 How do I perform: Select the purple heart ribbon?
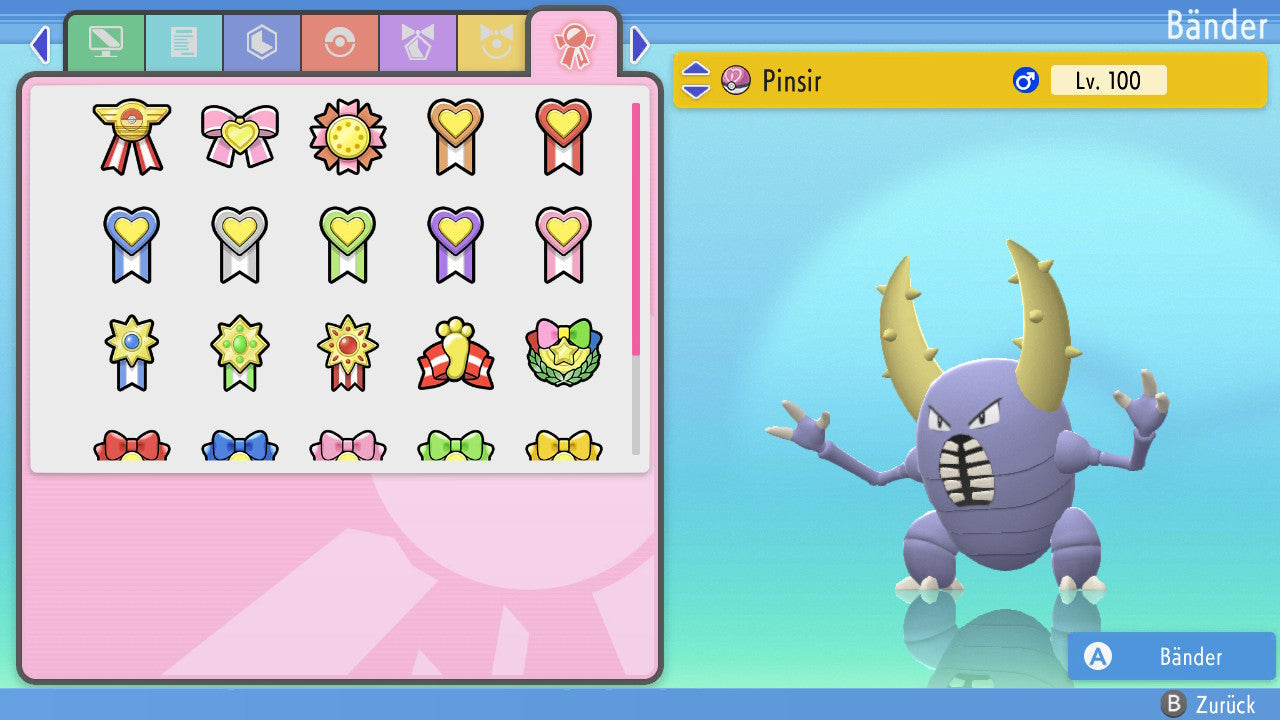pos(455,244)
